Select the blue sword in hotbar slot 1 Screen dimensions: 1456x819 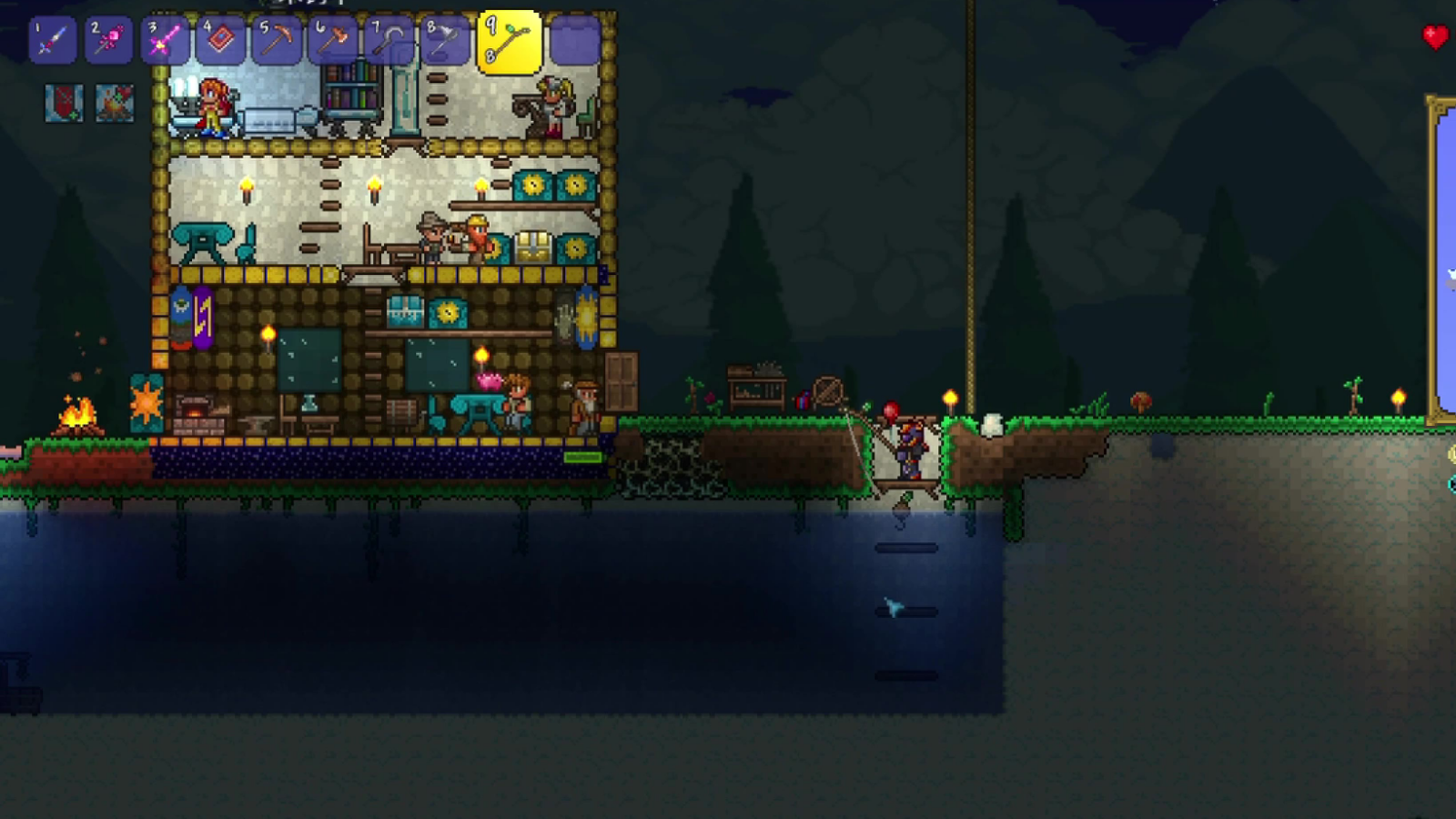tap(52, 41)
